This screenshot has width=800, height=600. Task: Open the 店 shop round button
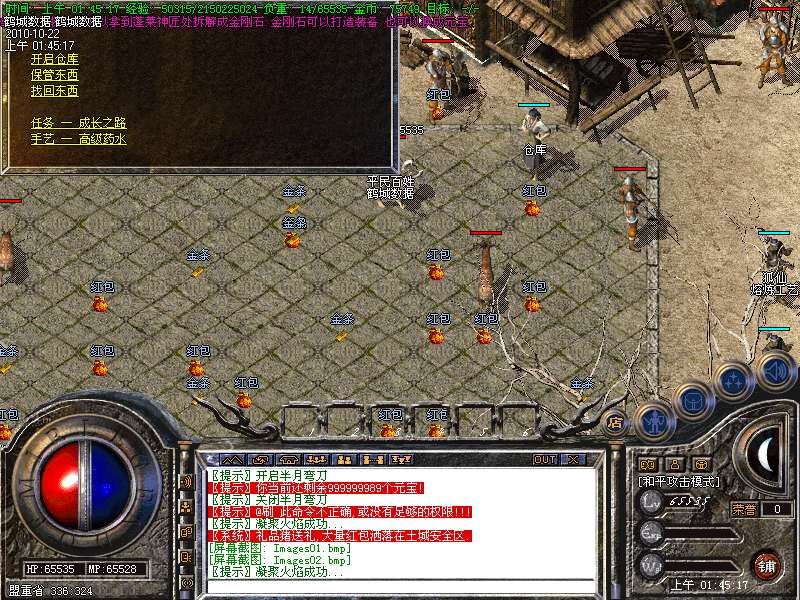[x=615, y=422]
